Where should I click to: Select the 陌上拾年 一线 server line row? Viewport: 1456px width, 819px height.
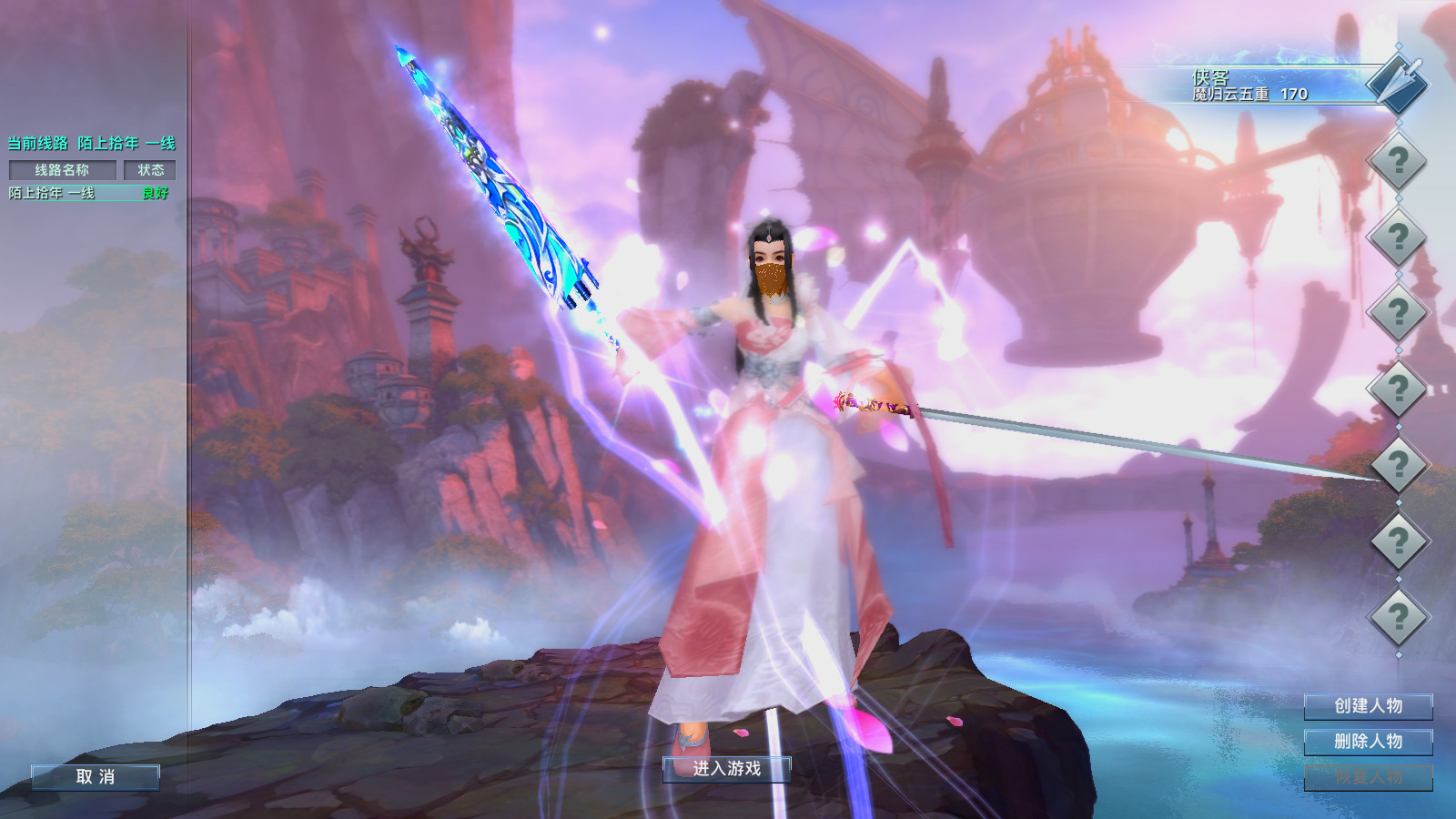click(88, 193)
